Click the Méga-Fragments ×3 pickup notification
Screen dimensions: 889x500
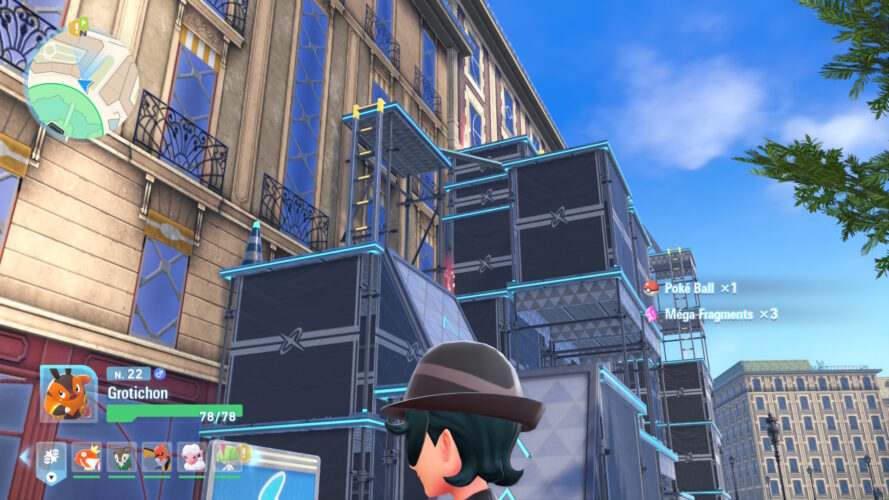711,314
